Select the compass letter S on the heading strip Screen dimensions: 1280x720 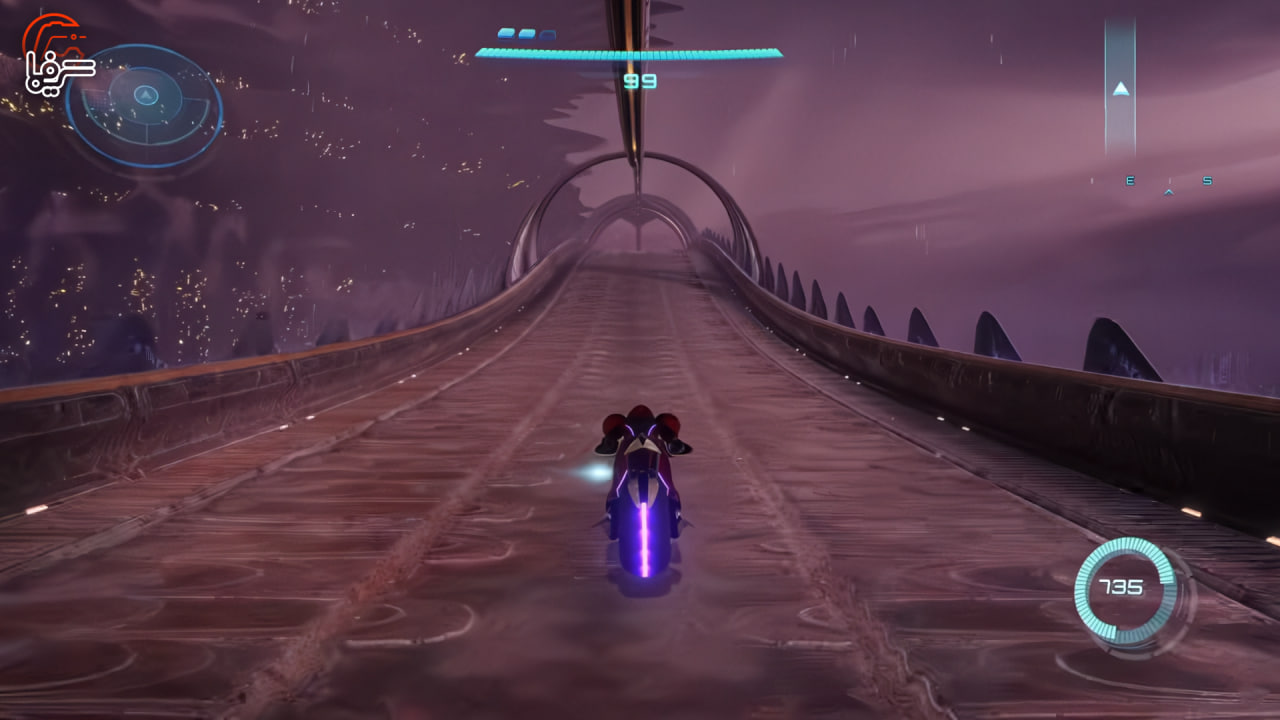pos(1206,181)
